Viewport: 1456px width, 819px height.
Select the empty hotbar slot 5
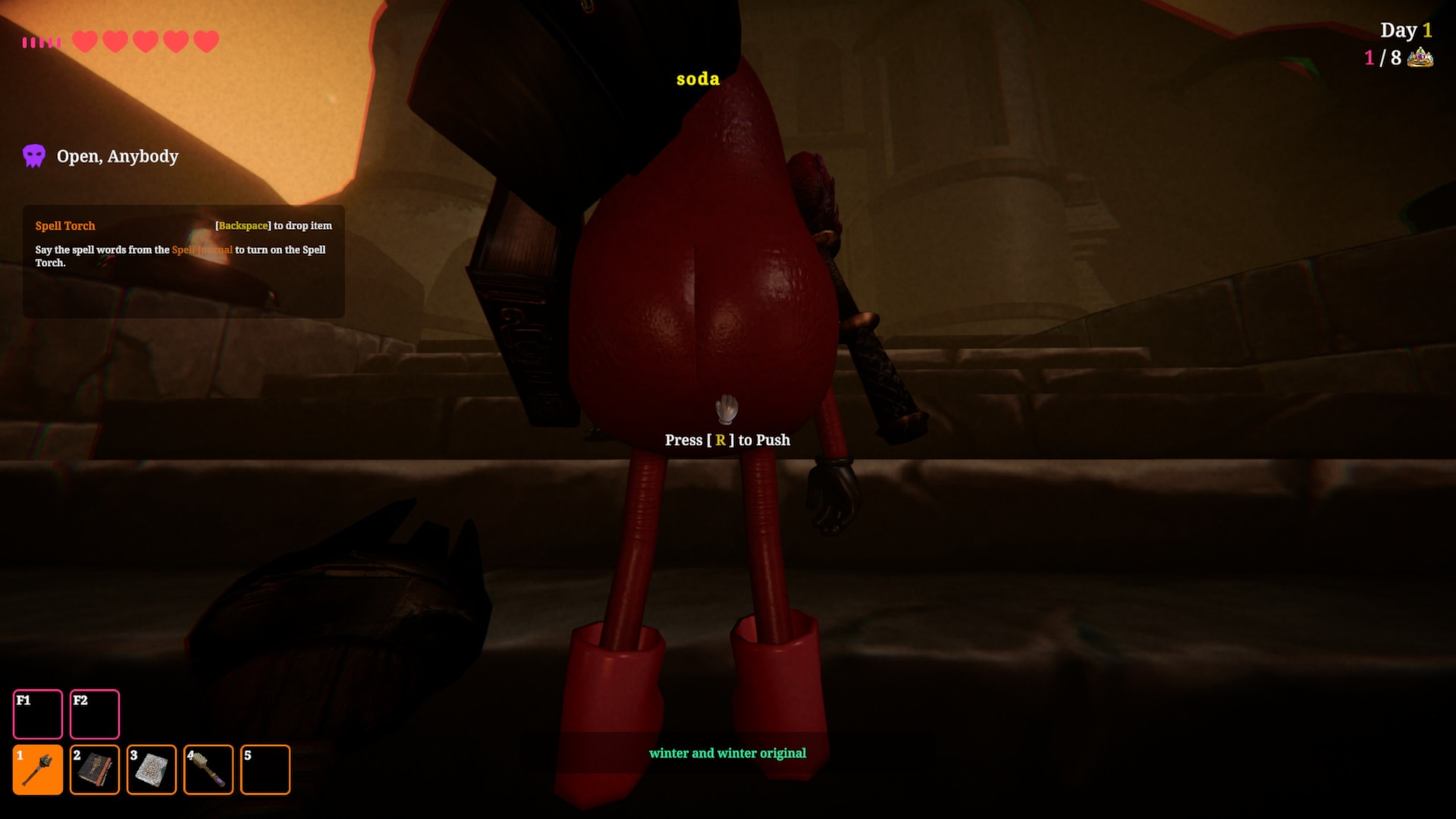pyautogui.click(x=265, y=770)
